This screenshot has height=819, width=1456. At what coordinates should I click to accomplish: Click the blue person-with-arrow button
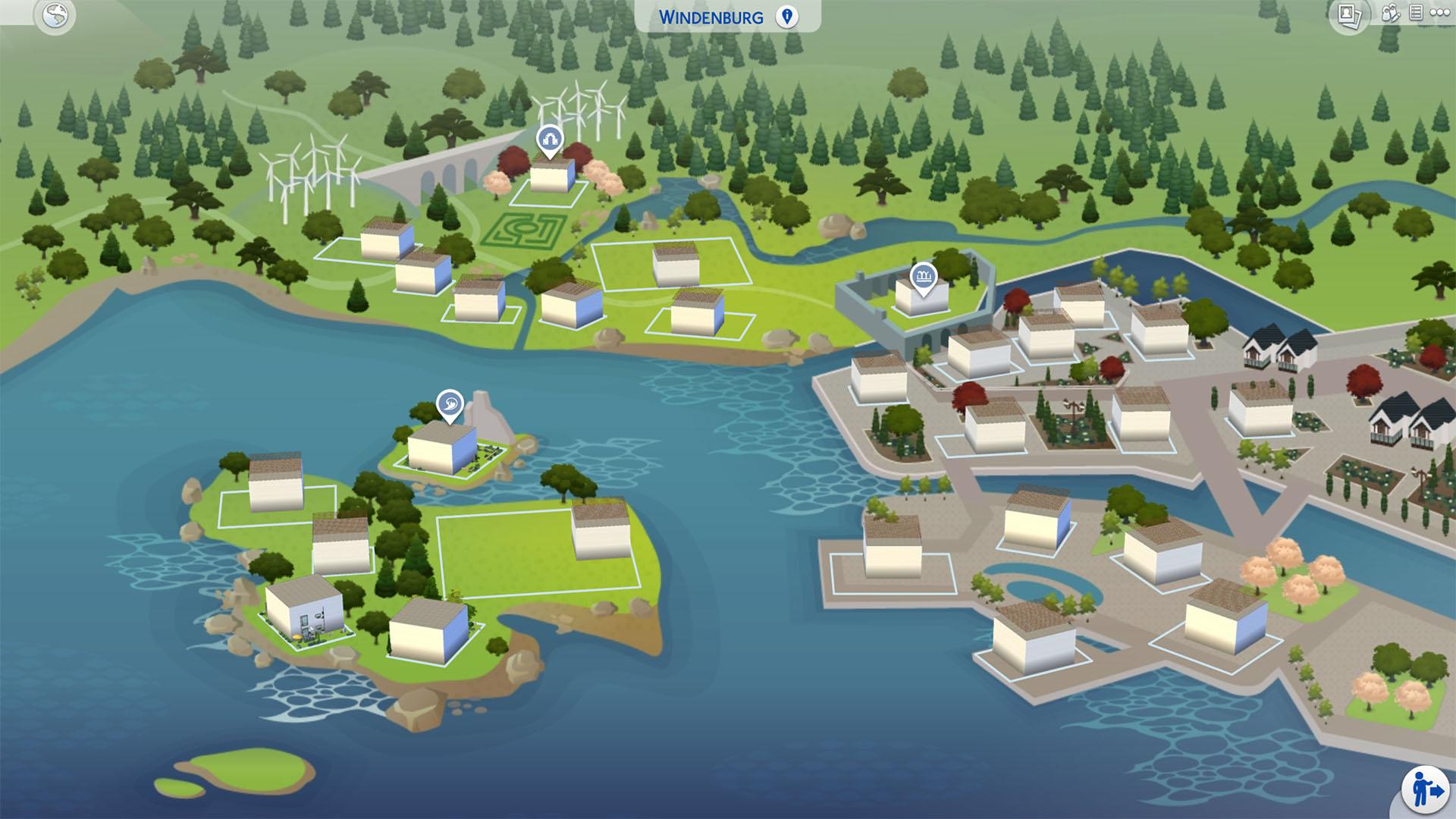pyautogui.click(x=1423, y=790)
